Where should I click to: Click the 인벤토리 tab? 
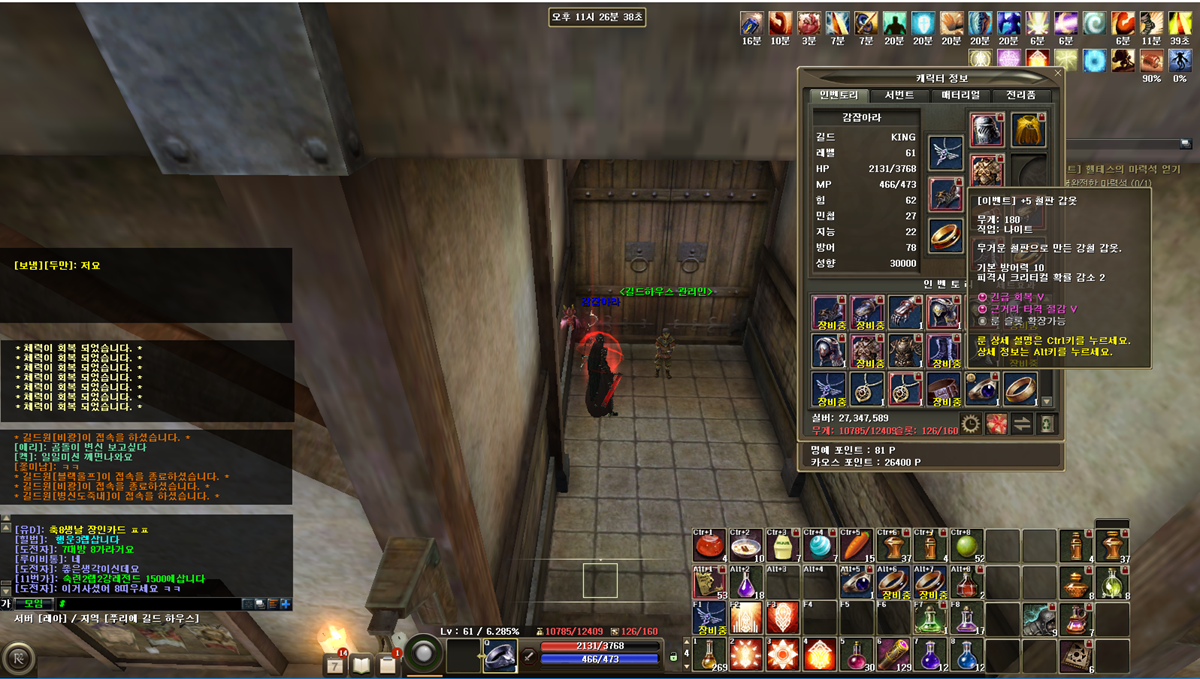(x=838, y=95)
